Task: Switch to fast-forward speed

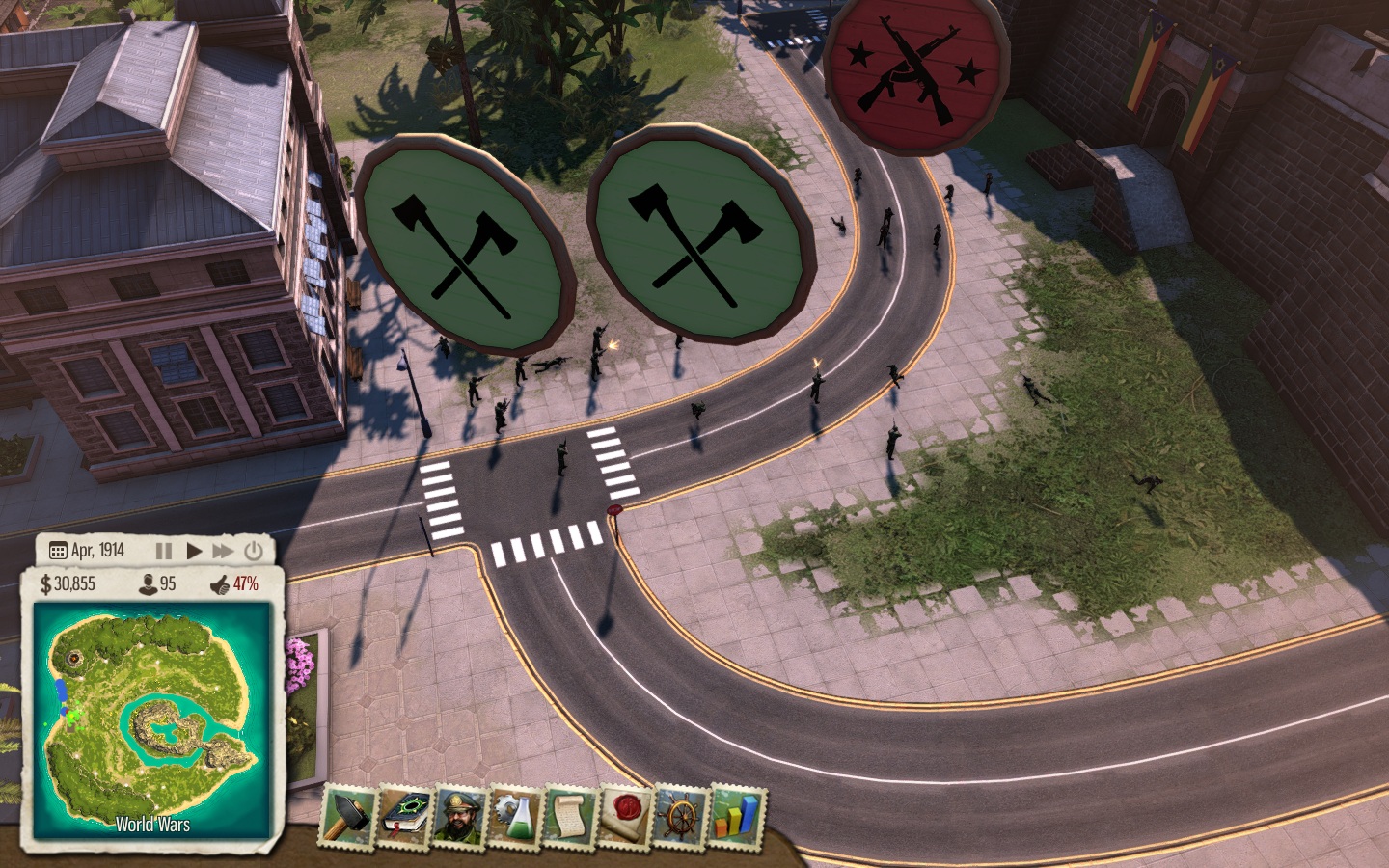Action: [x=223, y=551]
